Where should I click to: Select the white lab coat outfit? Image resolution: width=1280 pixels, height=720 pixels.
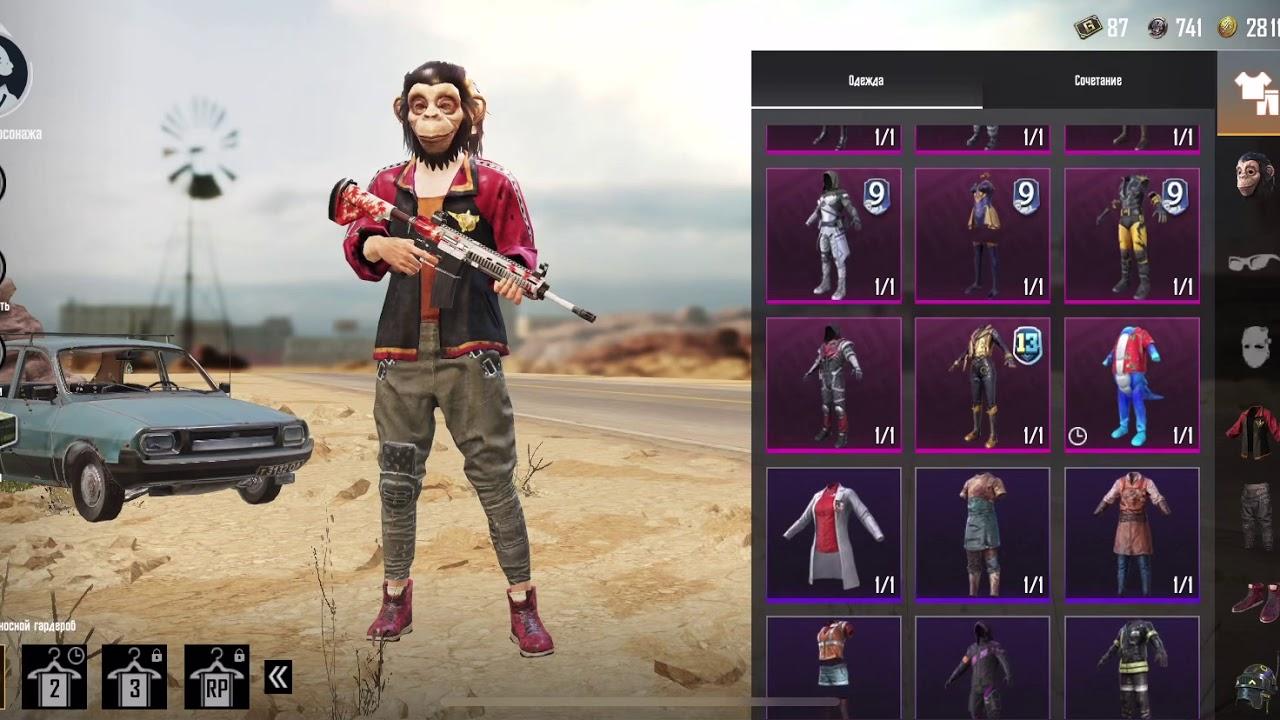pyautogui.click(x=833, y=535)
